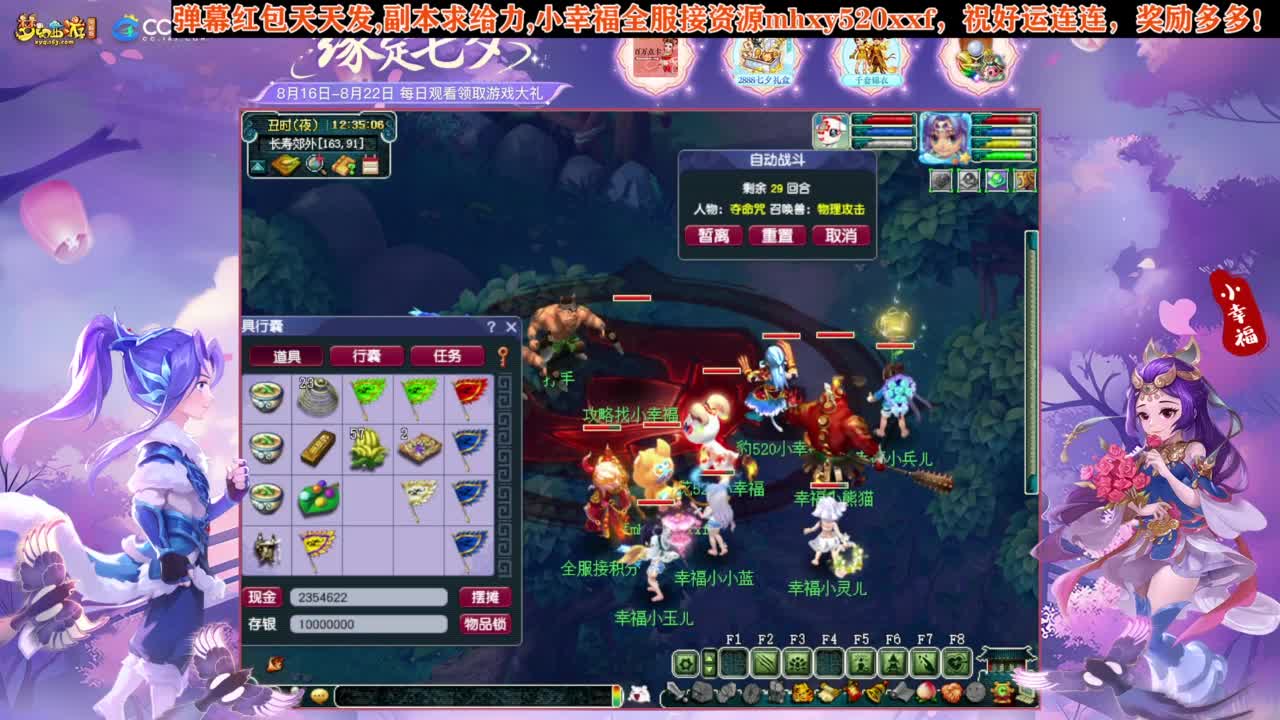Switch to the 道具 tab in the inventory
Viewport: 1280px width, 720px height.
(285, 355)
